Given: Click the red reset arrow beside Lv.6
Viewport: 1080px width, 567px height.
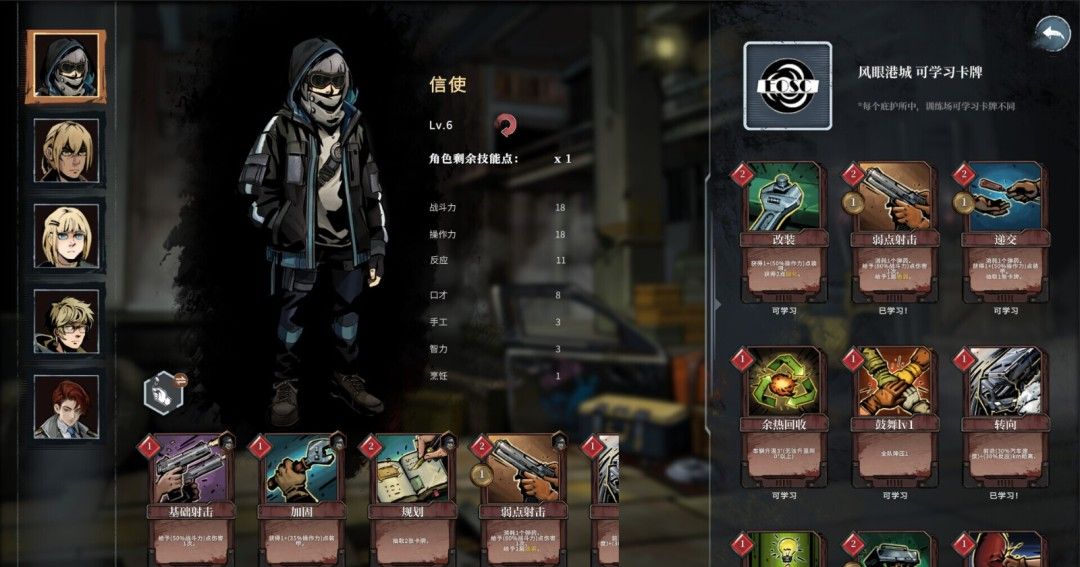Looking at the screenshot, I should 507,125.
